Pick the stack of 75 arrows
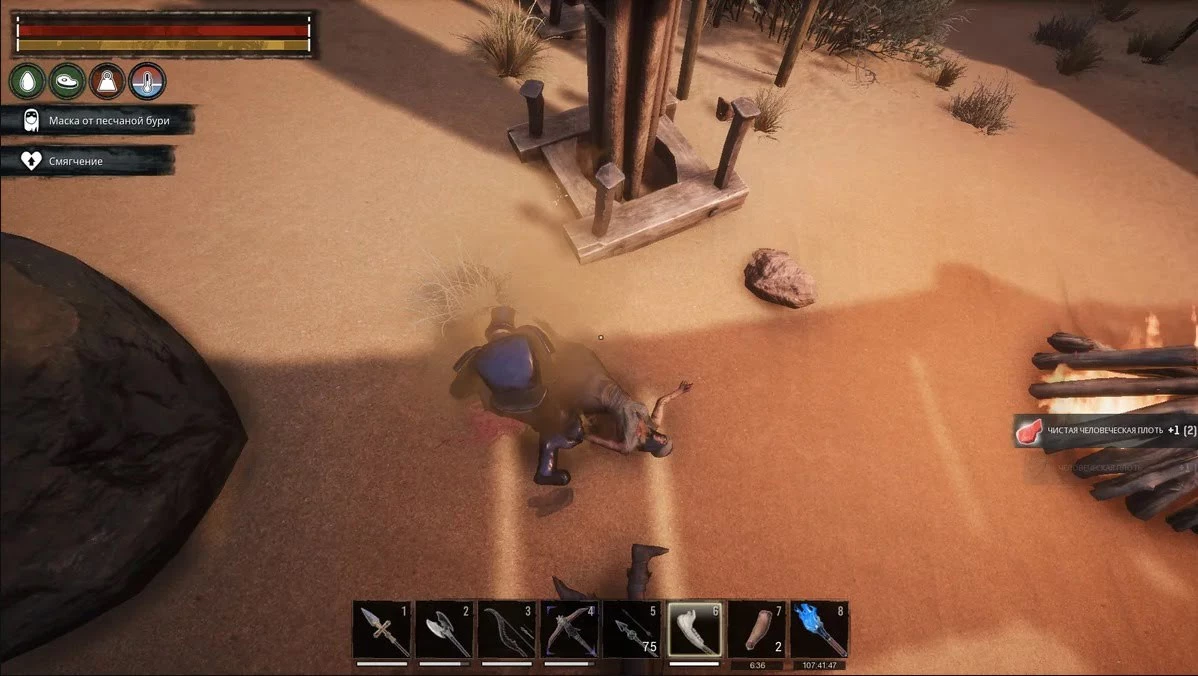This screenshot has width=1198, height=676. pos(632,629)
